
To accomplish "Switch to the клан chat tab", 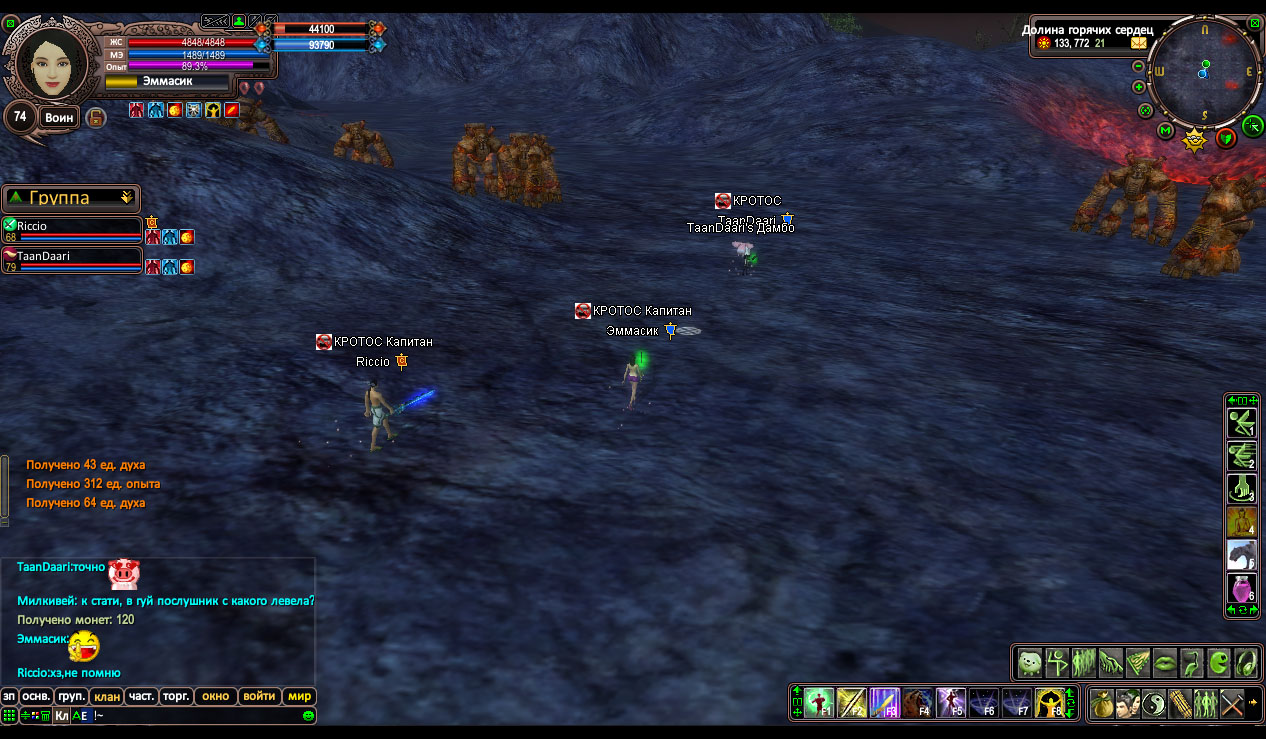I will [x=107, y=696].
